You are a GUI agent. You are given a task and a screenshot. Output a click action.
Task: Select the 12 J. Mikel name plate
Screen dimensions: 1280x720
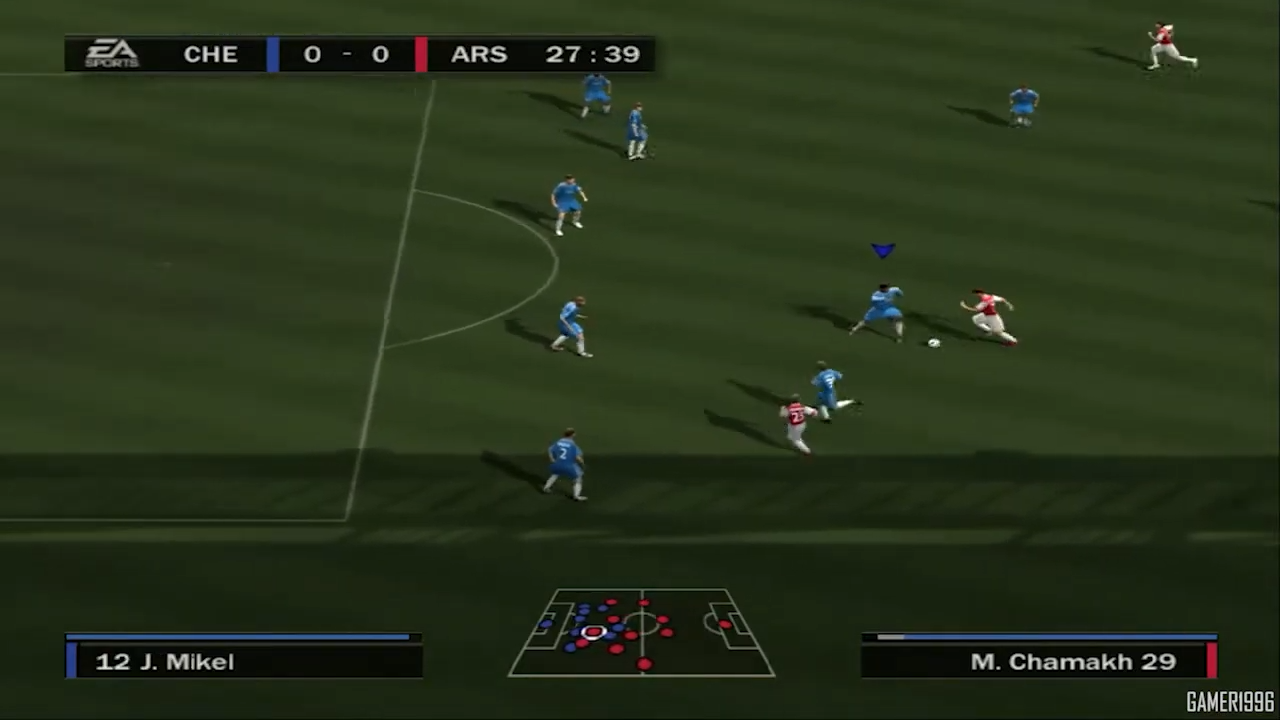(x=165, y=661)
